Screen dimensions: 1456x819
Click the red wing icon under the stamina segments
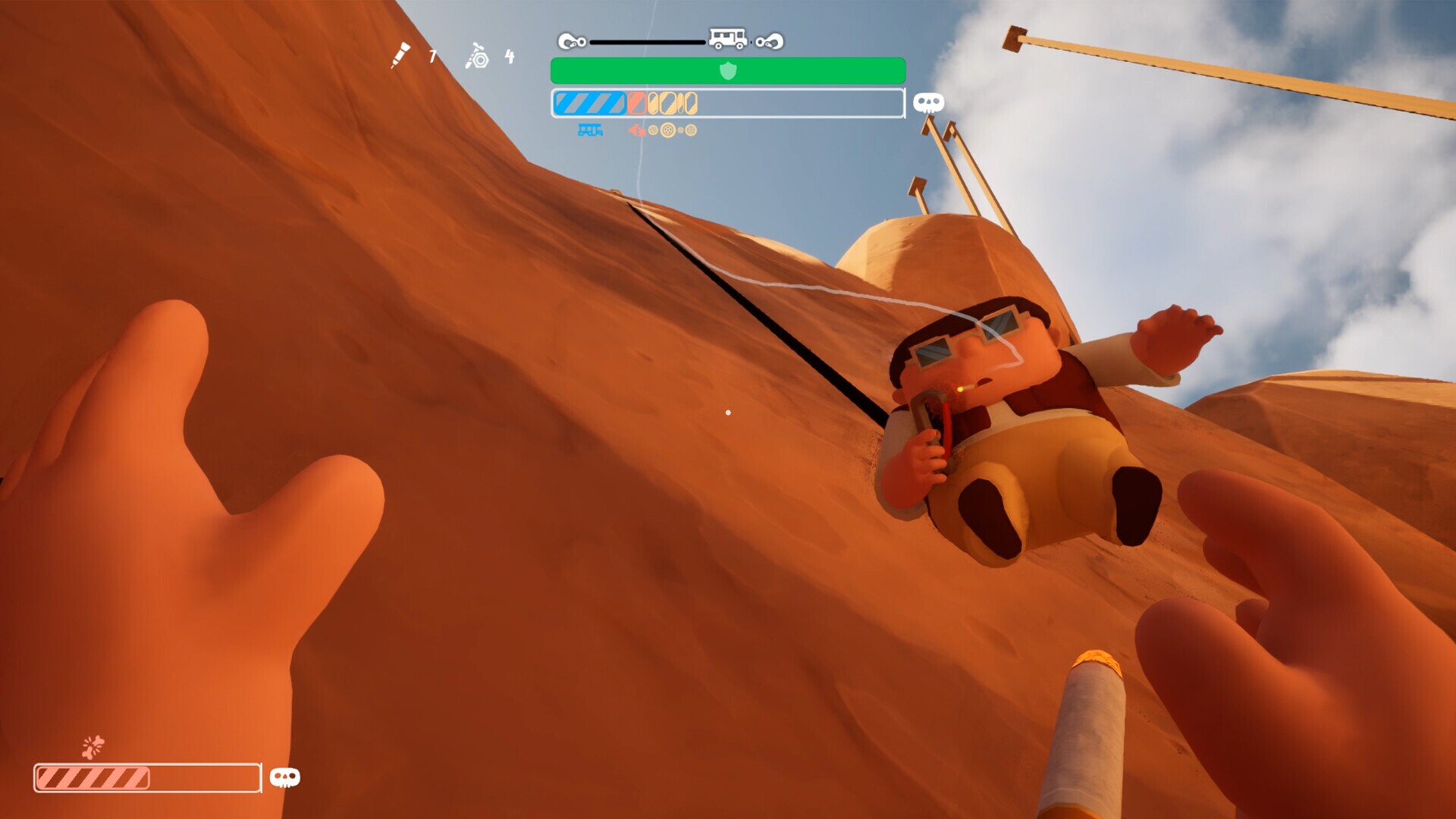[x=637, y=131]
